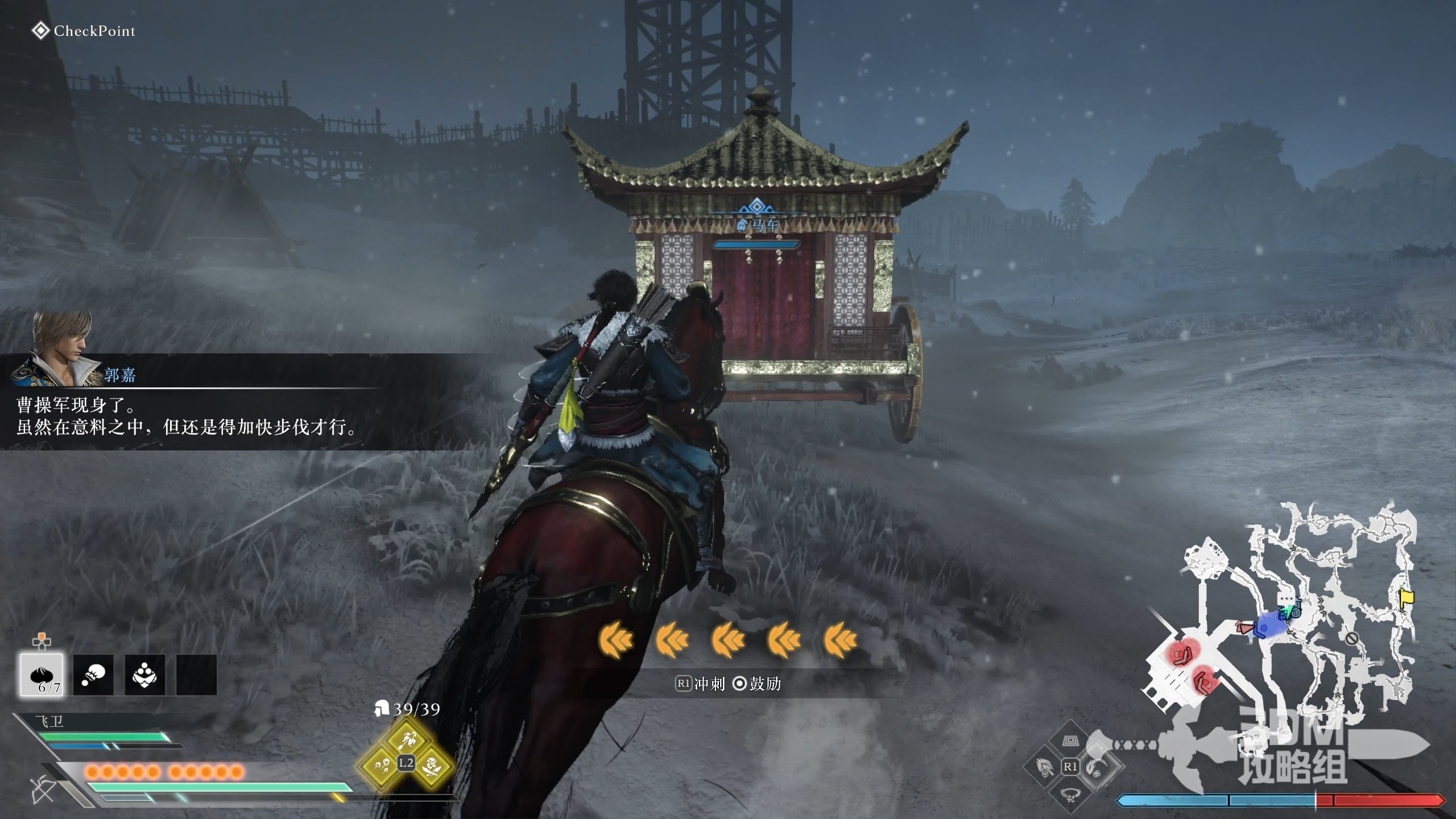Activate the crescent swirl battle art diamond
This screenshot has width=1456, height=819.
(x=1098, y=767)
